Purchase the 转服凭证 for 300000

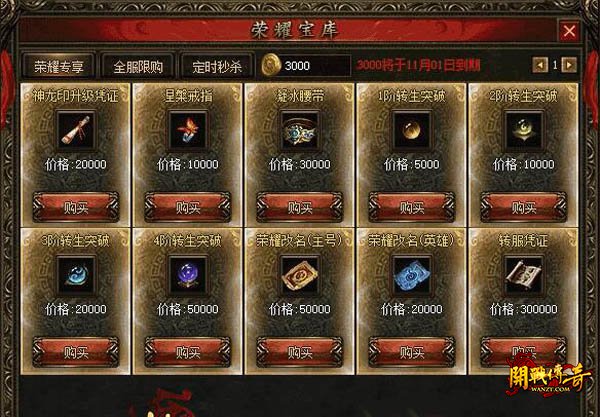point(523,352)
